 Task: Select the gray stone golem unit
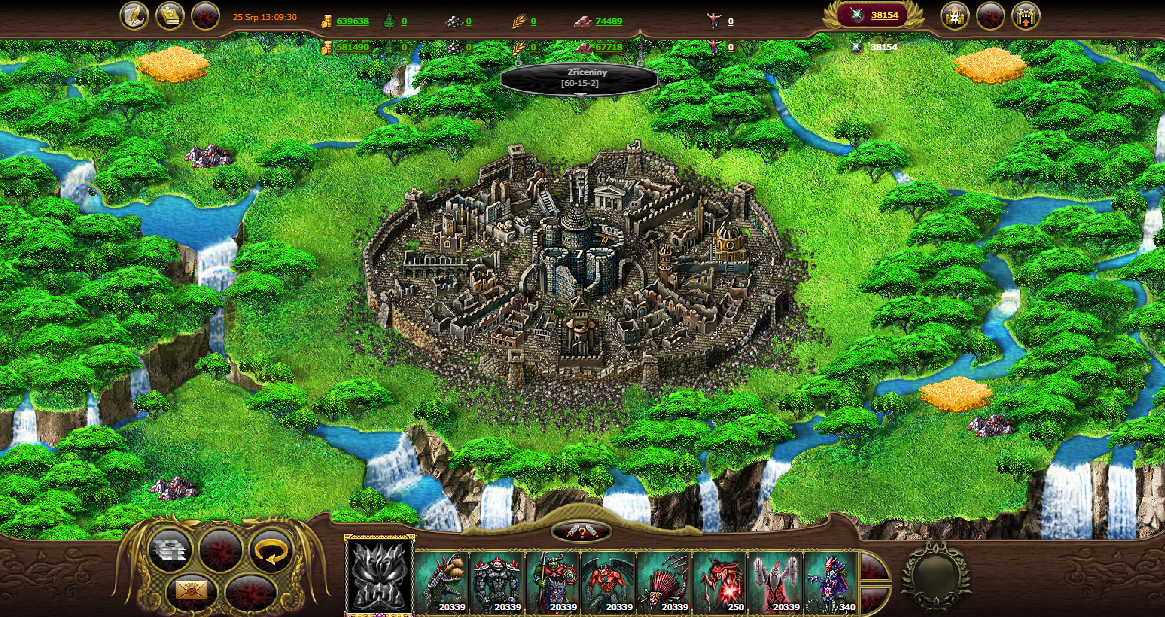[x=497, y=582]
